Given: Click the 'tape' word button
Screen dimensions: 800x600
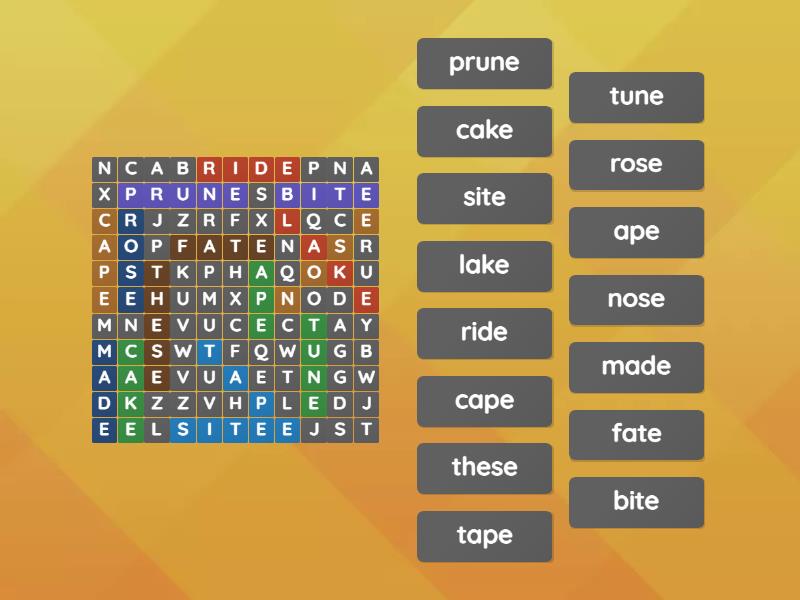Looking at the screenshot, I should pos(484,536).
